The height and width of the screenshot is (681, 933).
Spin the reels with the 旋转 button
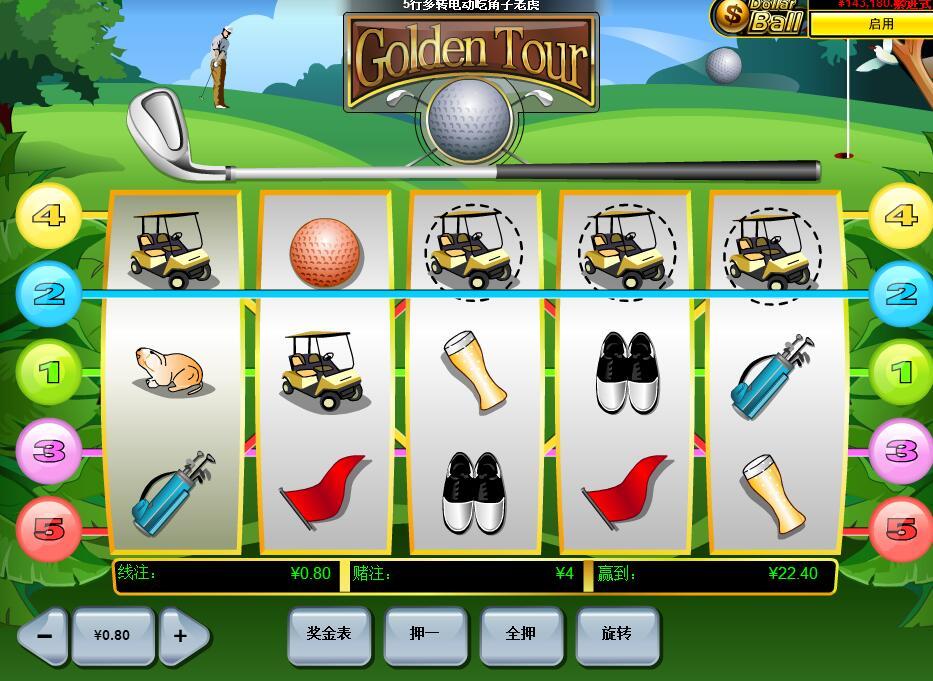tap(617, 634)
